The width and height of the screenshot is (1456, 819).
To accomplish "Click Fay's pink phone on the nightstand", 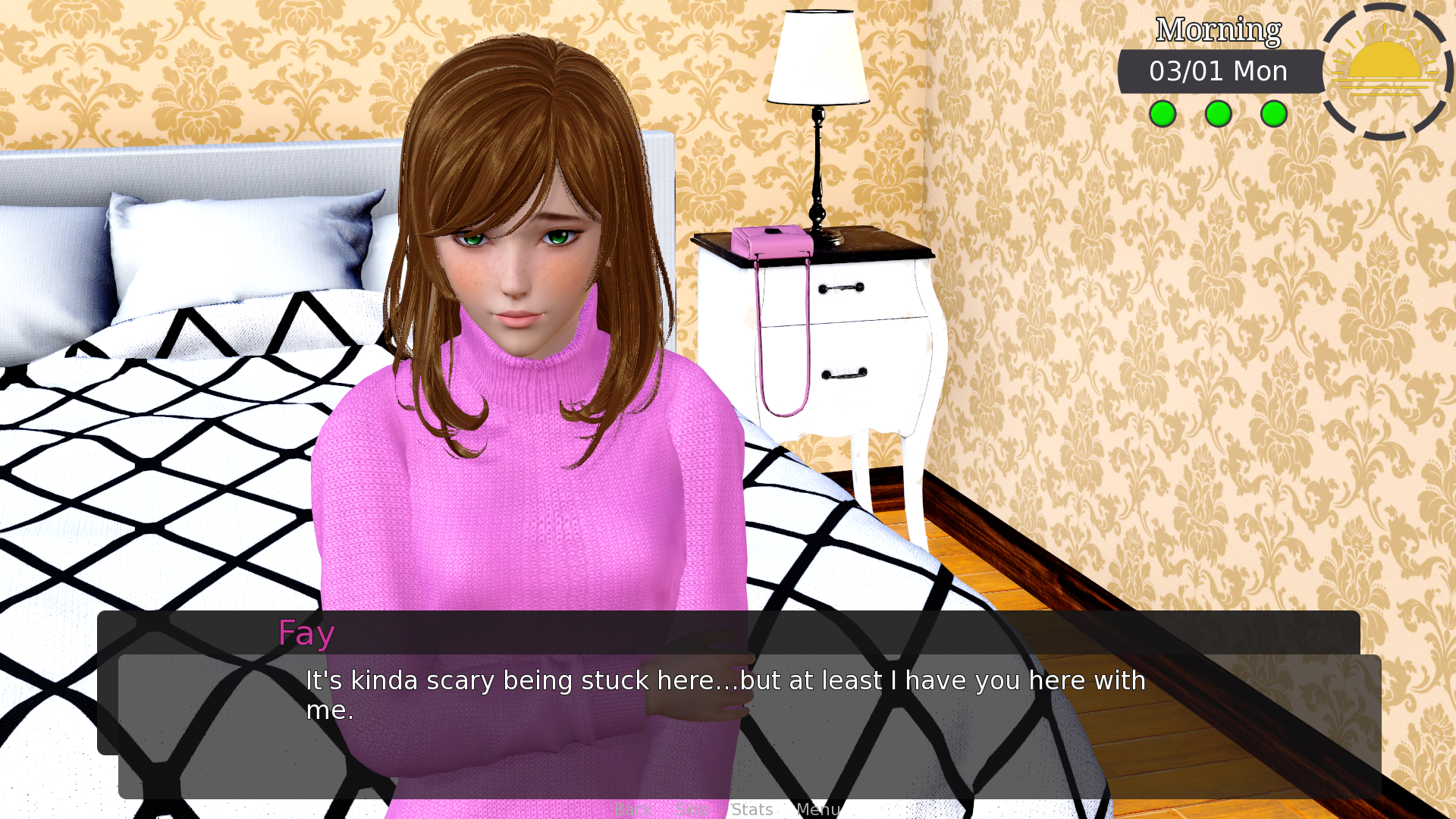I will pyautogui.click(x=772, y=243).
